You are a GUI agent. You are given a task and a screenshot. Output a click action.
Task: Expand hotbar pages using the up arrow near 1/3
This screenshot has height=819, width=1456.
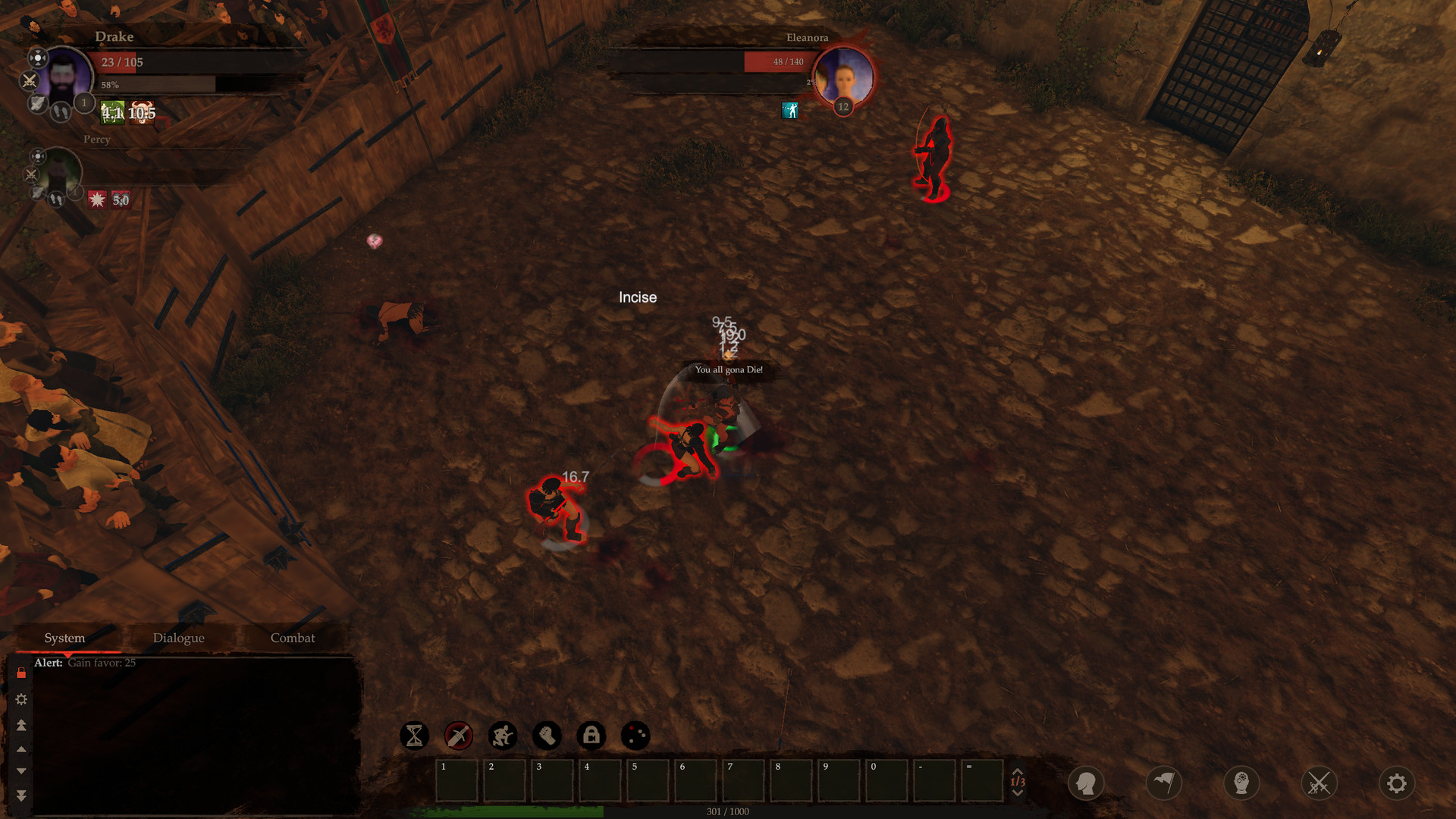[1018, 770]
